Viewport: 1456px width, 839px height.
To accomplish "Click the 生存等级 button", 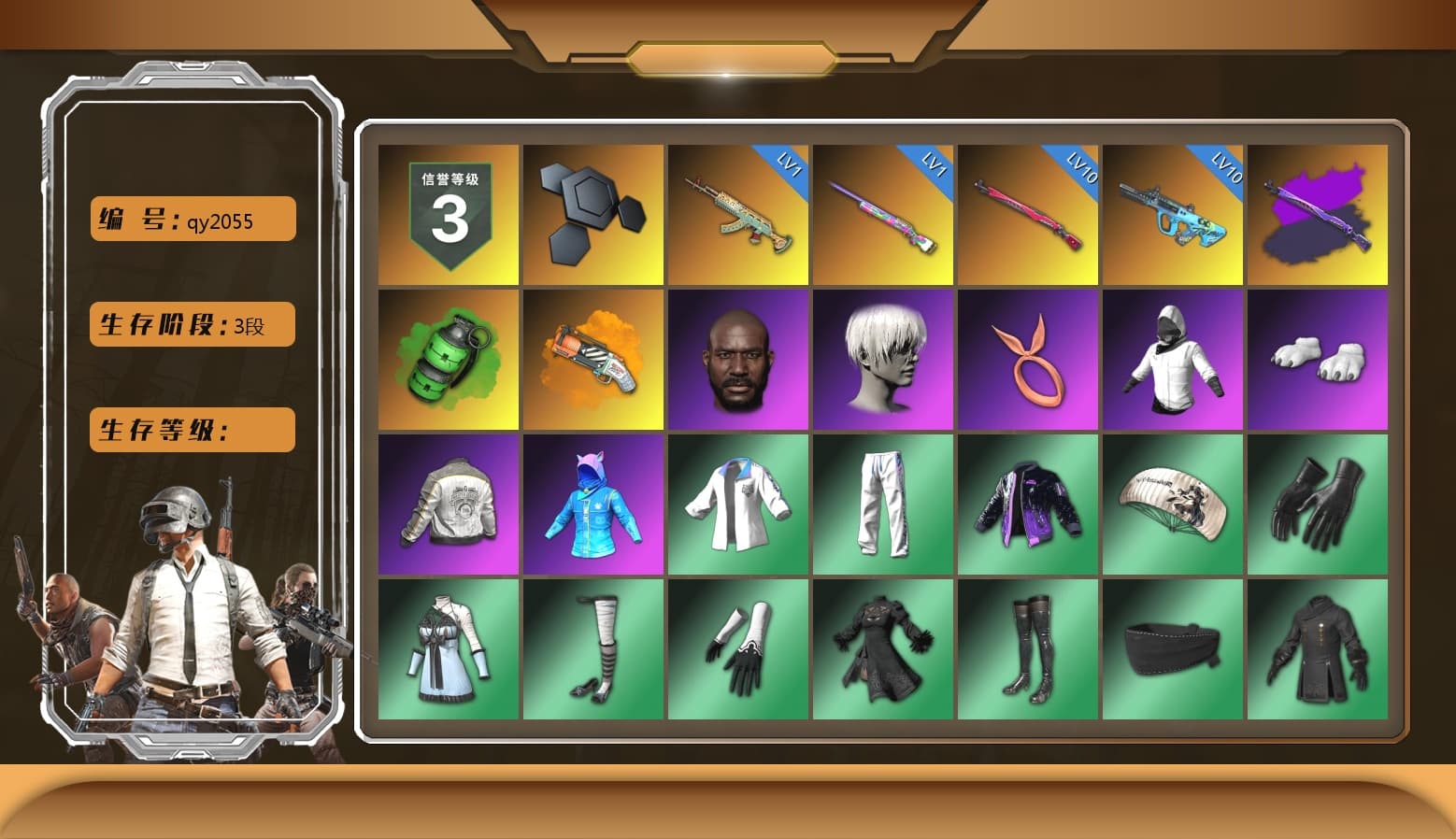I will (x=192, y=430).
